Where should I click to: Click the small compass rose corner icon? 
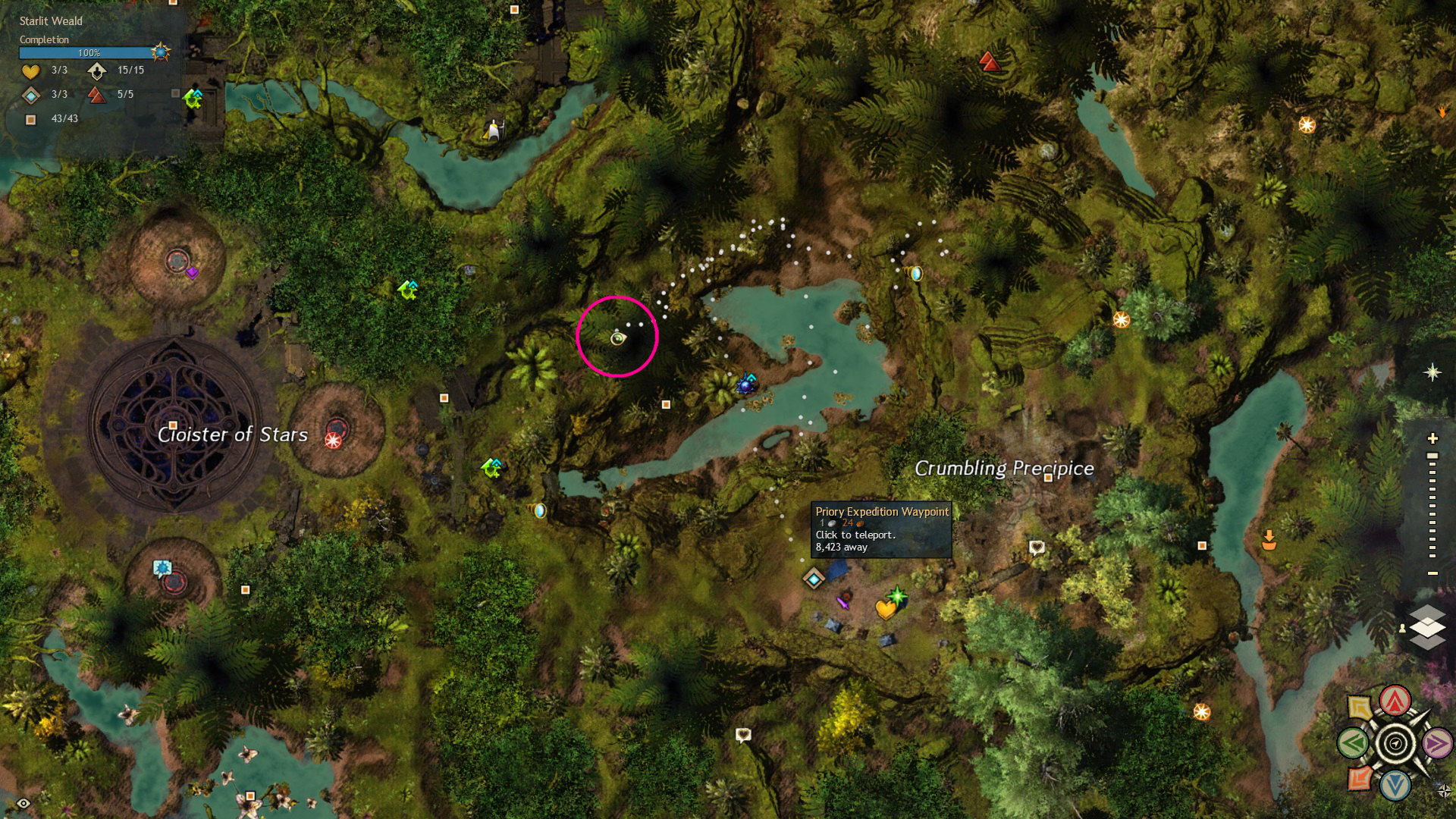1444,792
